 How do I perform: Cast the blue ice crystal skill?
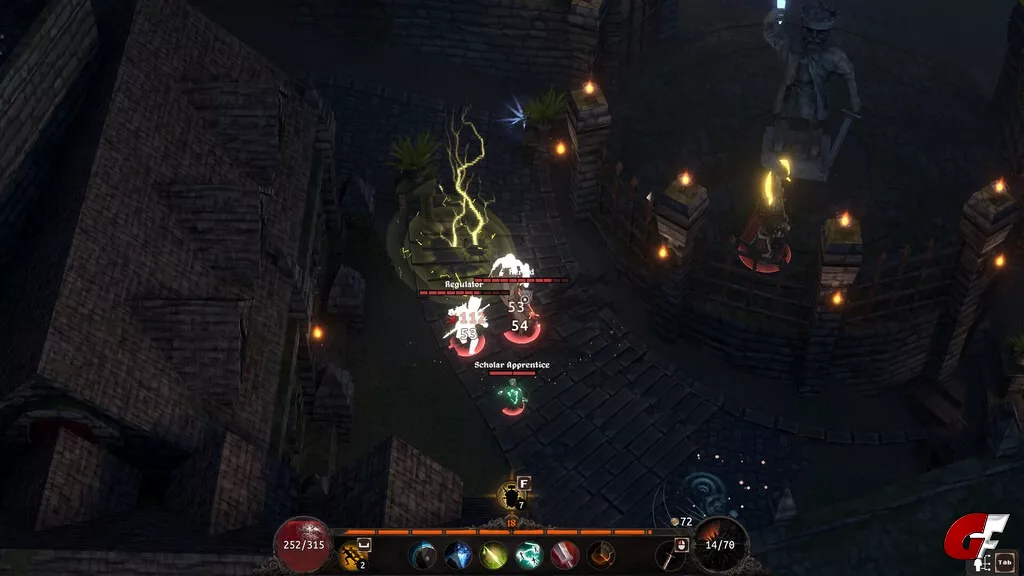point(458,555)
